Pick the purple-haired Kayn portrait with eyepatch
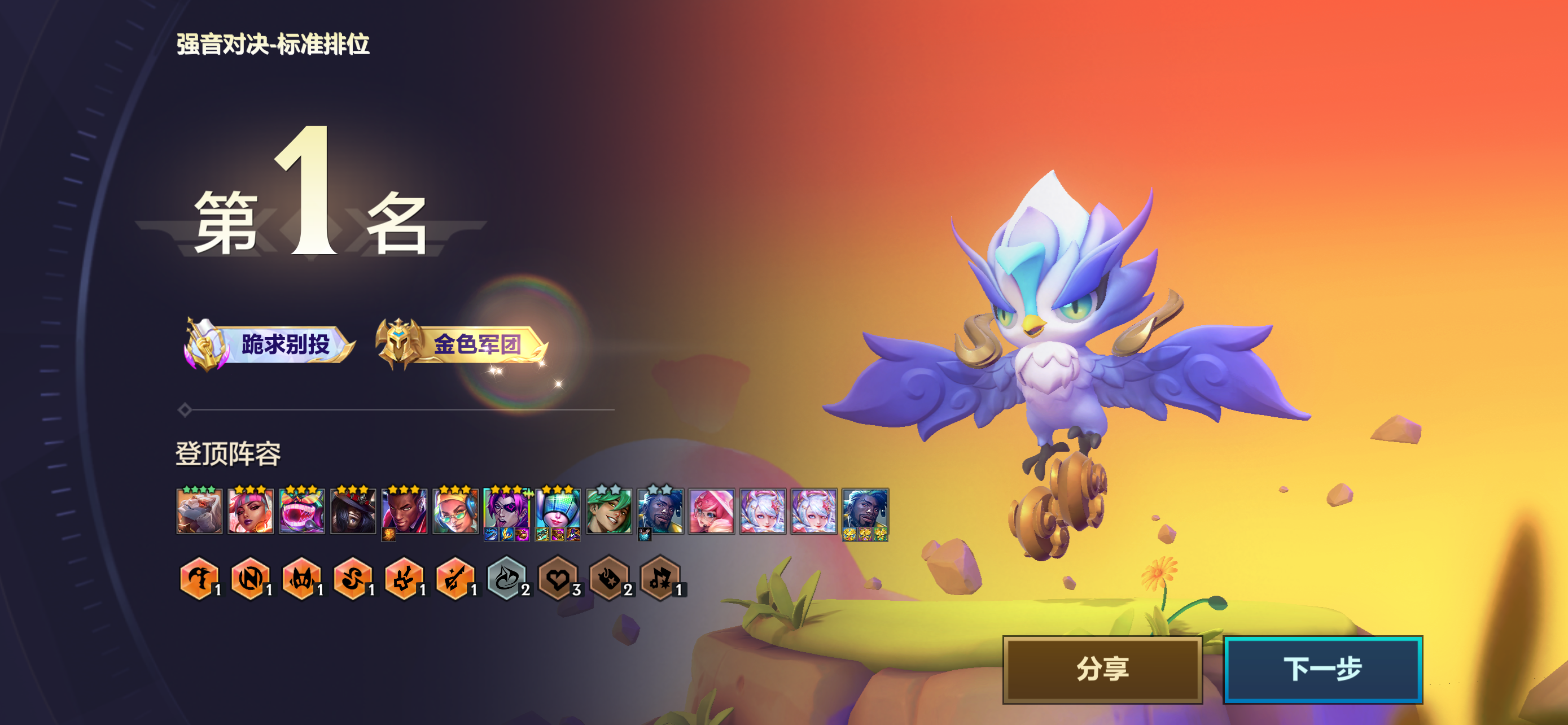 click(x=506, y=512)
